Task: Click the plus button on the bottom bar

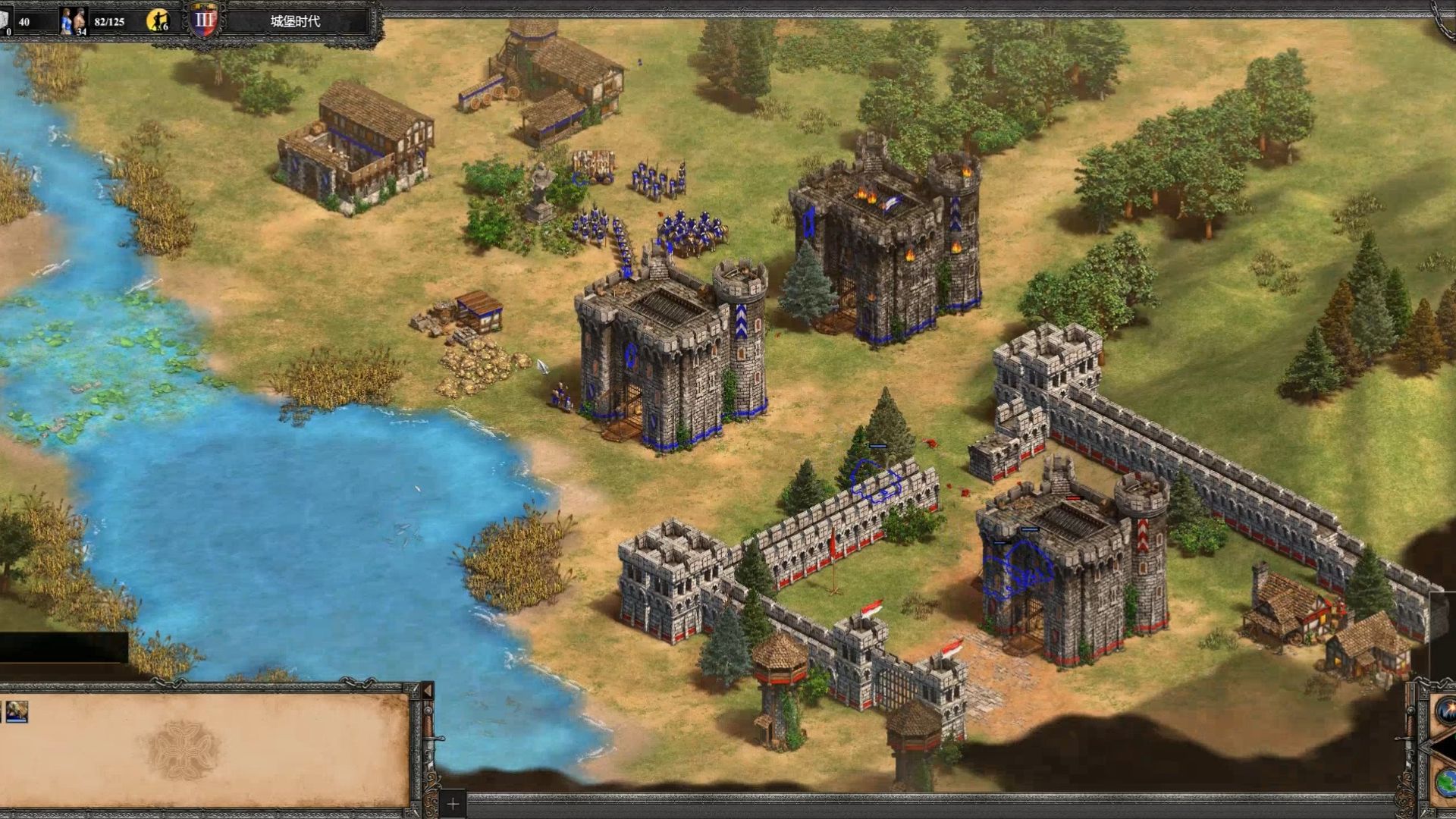Action: coord(453,804)
